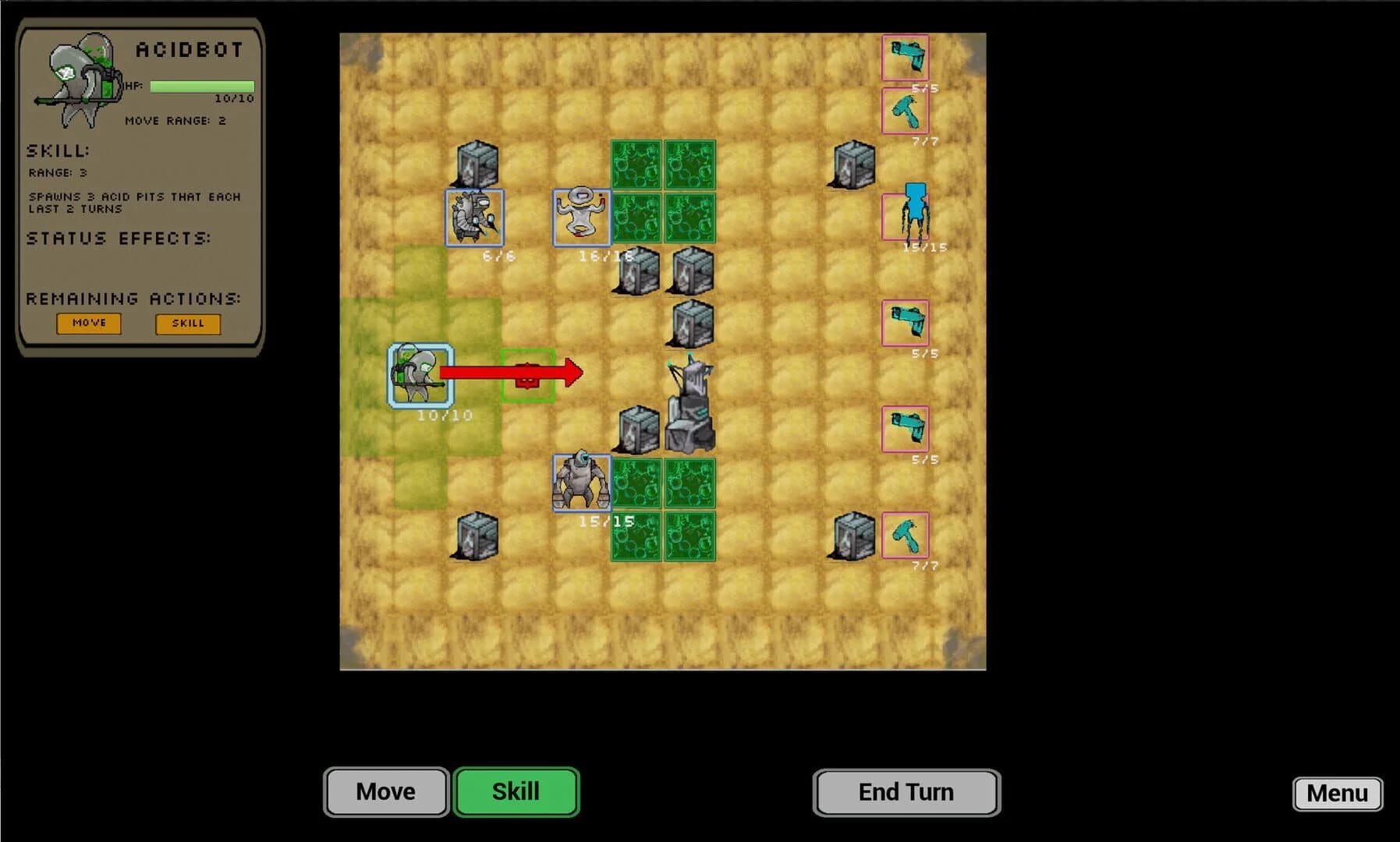This screenshot has height=842, width=1400.
Task: Select the floating unit labeled 16/16
Action: coord(581,216)
